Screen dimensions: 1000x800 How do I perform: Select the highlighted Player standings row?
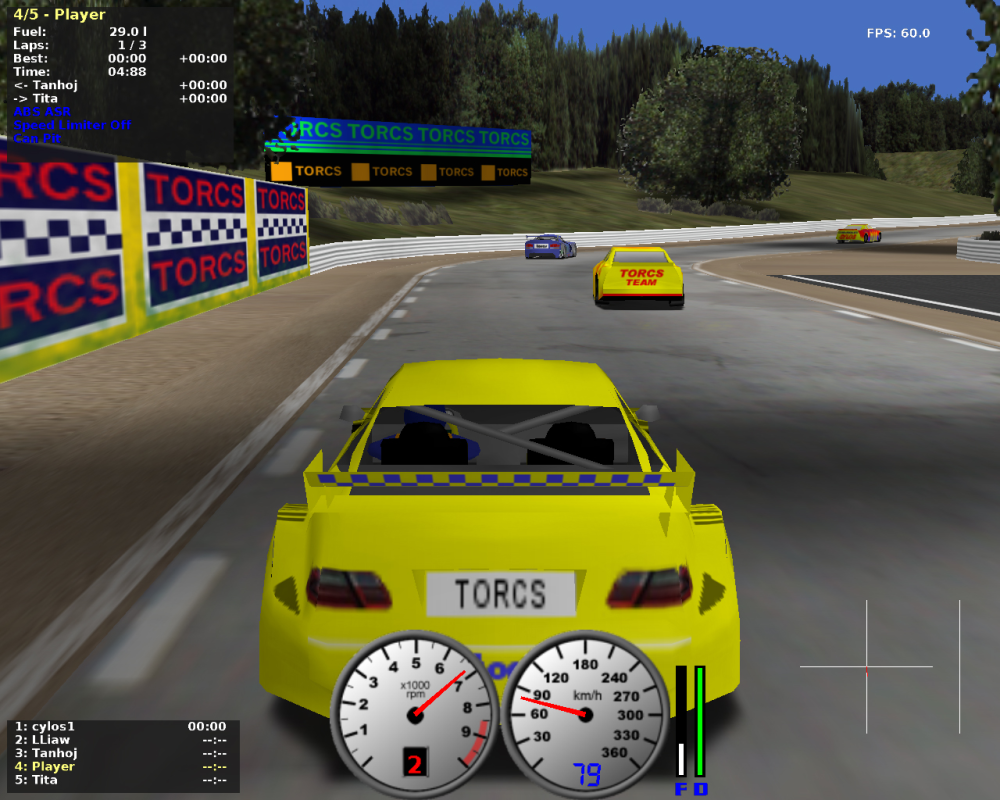(x=50, y=766)
